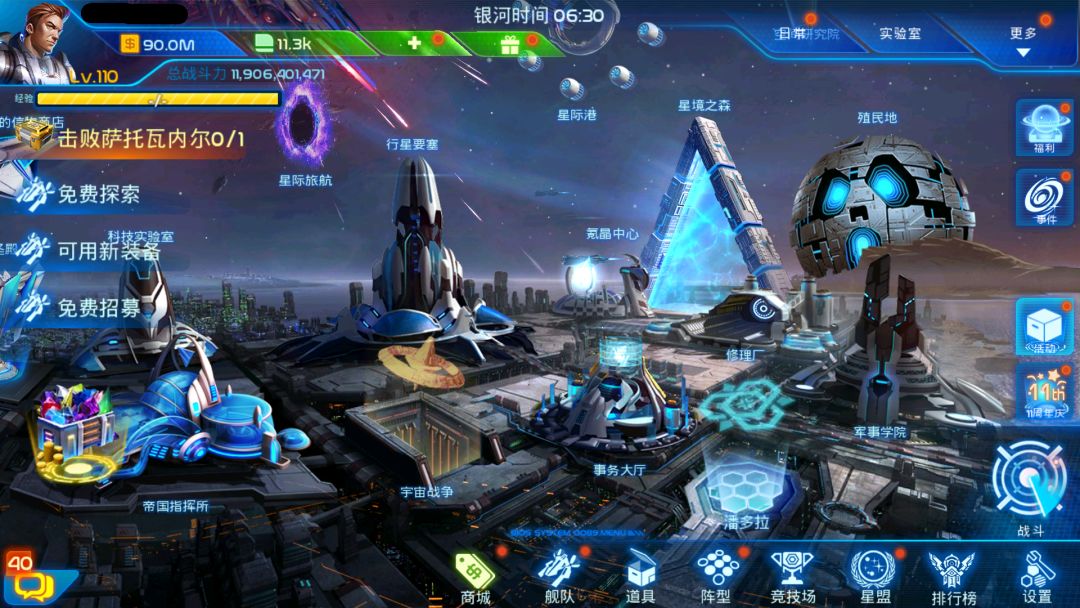Open 设置 settings
Screen dimensions: 1080x608
(1037, 578)
